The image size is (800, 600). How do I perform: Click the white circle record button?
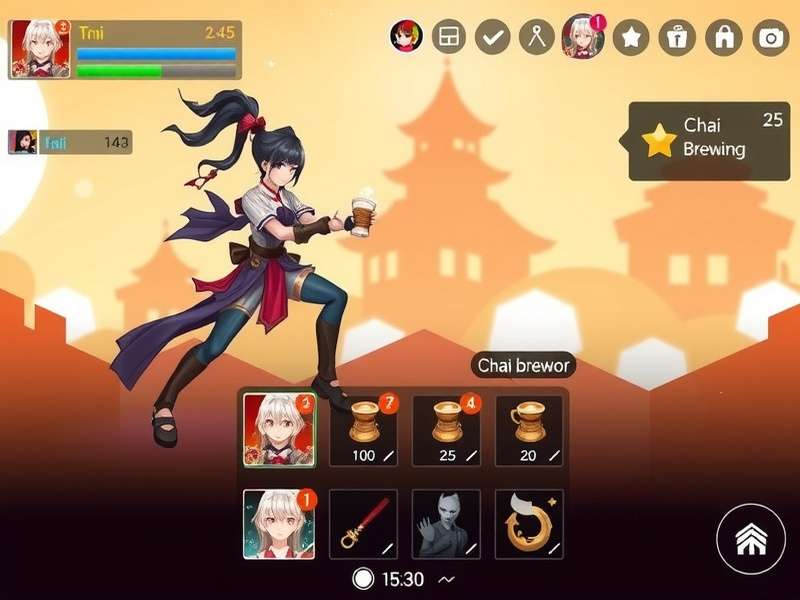[x=364, y=579]
